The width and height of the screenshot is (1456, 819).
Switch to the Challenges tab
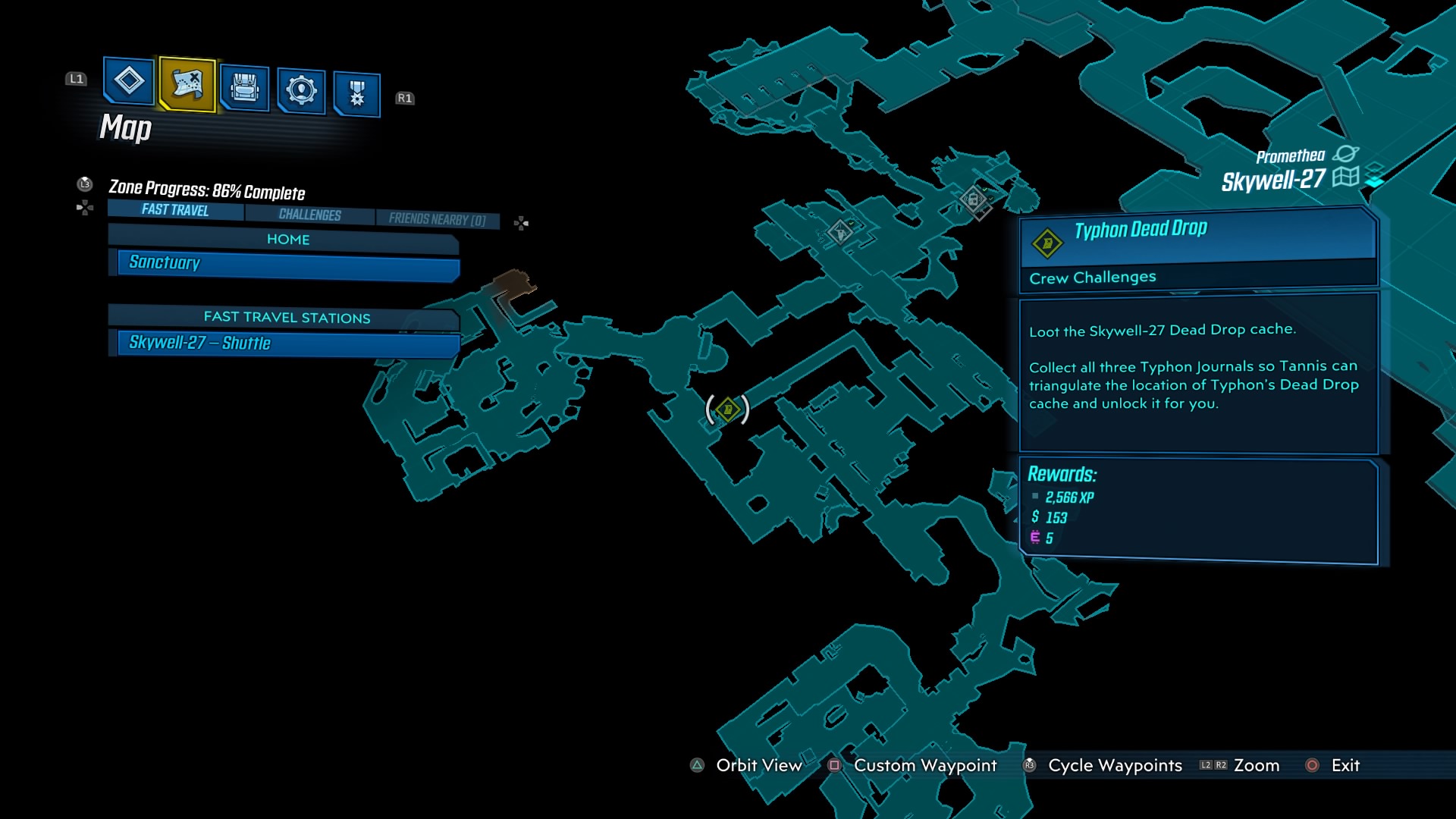(x=311, y=215)
